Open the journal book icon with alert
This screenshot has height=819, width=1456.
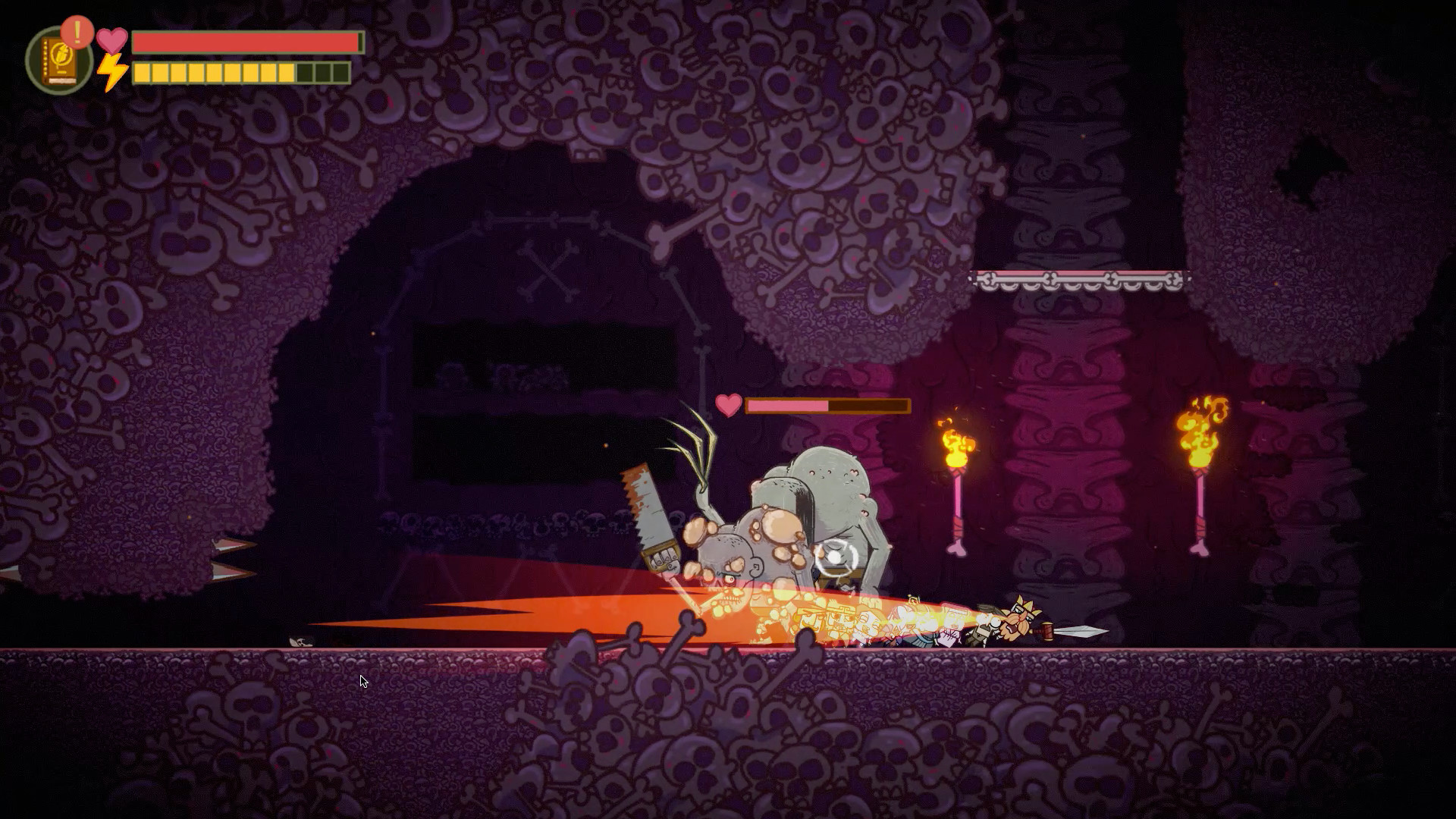58,61
